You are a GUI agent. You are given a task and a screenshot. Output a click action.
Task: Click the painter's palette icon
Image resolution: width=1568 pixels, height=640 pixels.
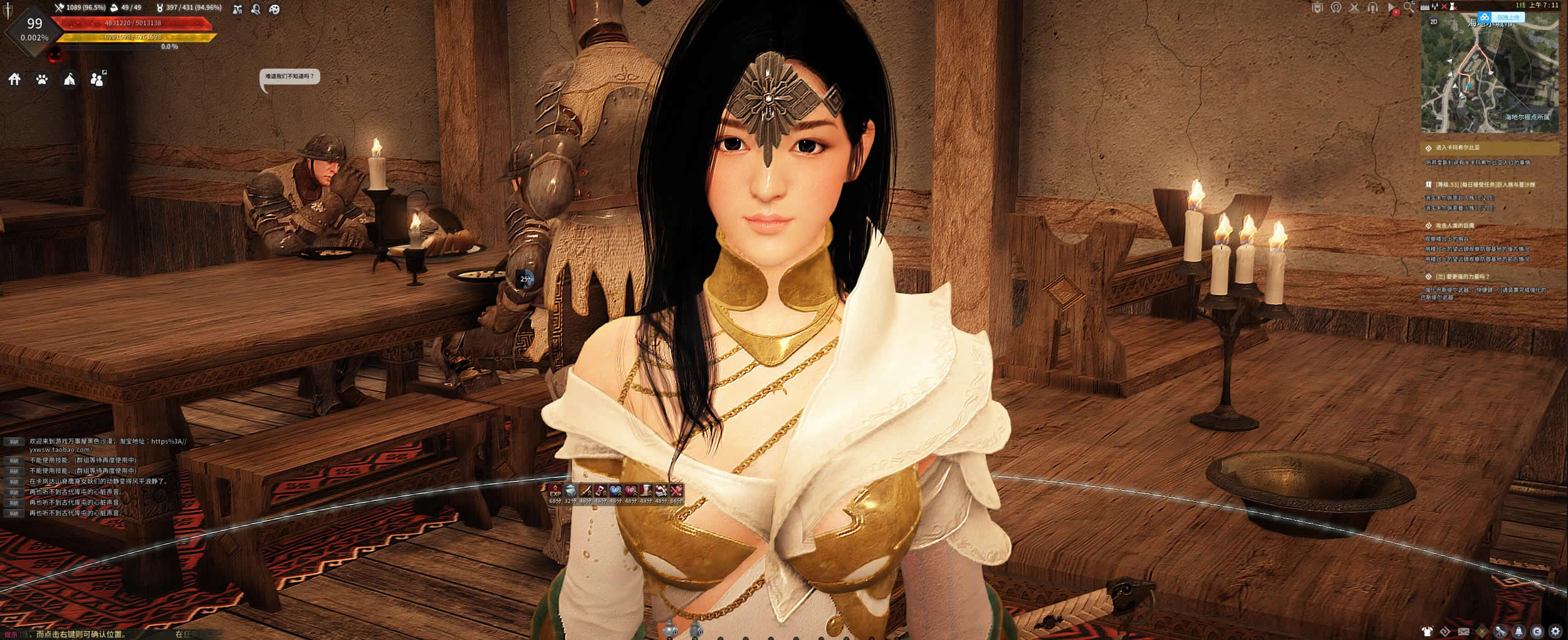coord(274,9)
